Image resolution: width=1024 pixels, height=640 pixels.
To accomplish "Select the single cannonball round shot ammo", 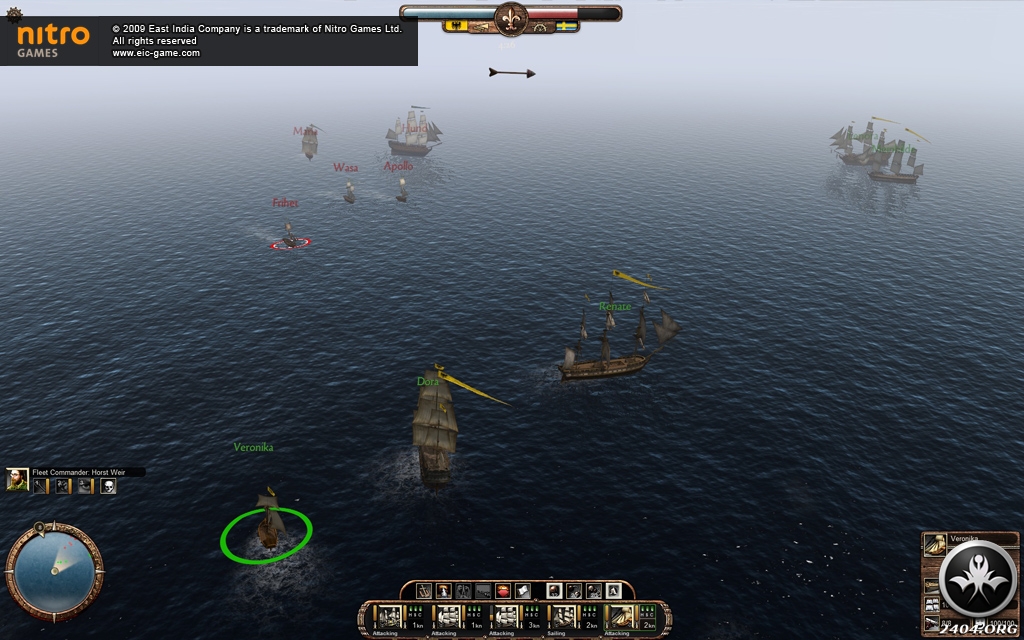I will (x=554, y=591).
